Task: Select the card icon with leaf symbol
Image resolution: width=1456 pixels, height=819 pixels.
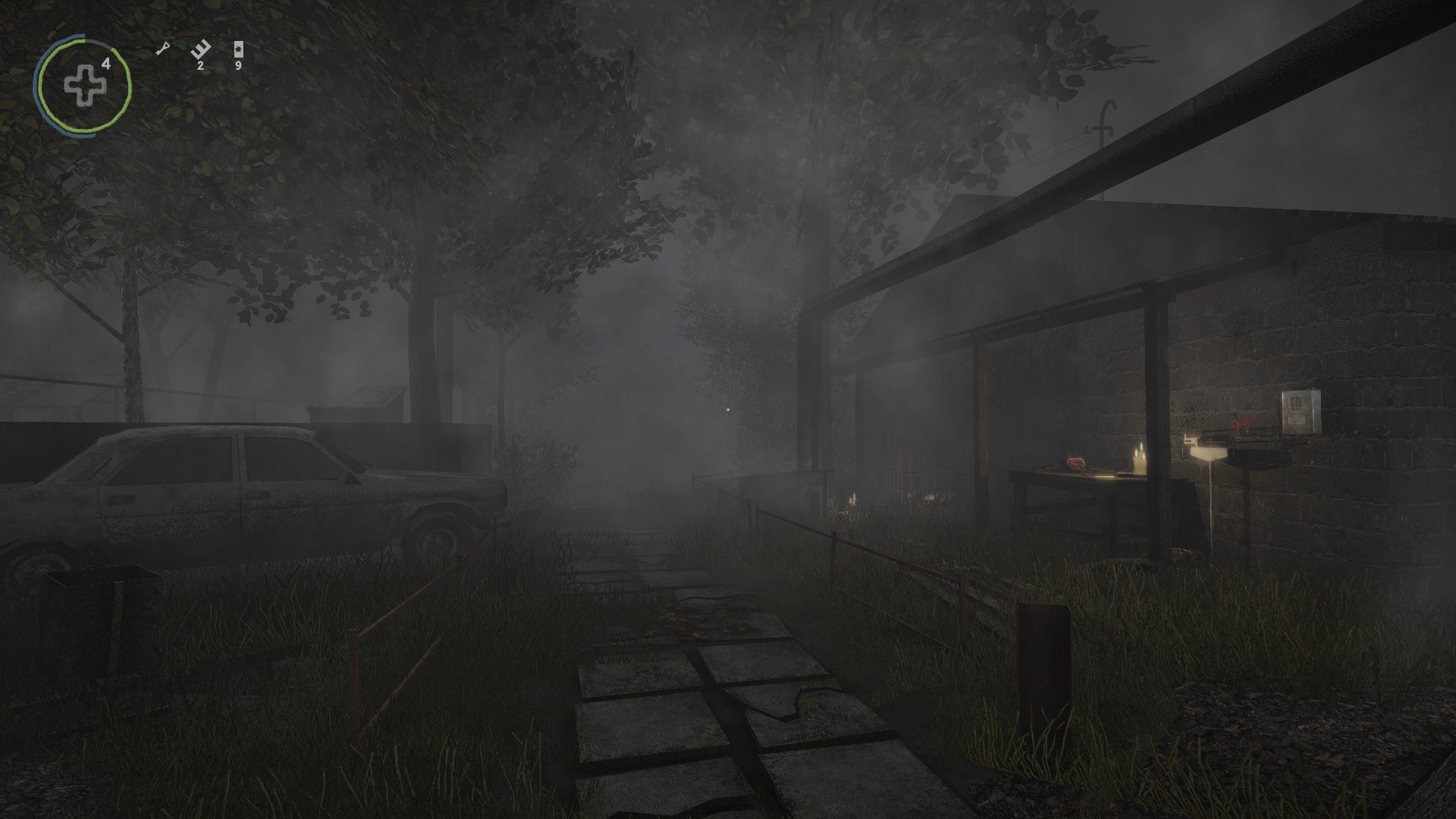Action: [x=239, y=50]
